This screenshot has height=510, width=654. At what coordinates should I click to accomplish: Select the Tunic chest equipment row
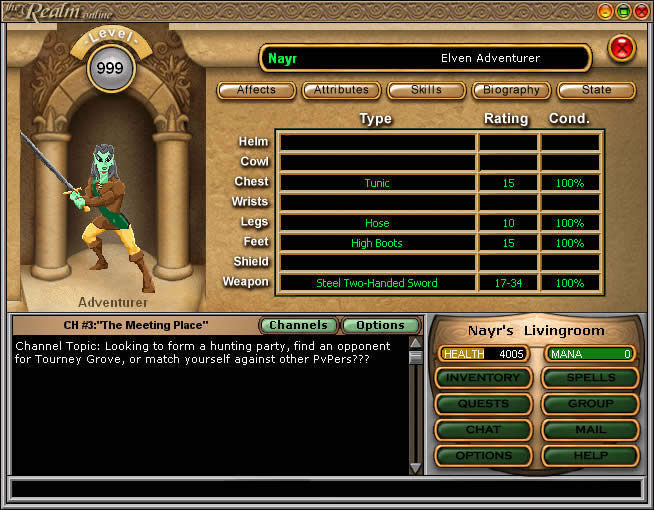(x=377, y=183)
